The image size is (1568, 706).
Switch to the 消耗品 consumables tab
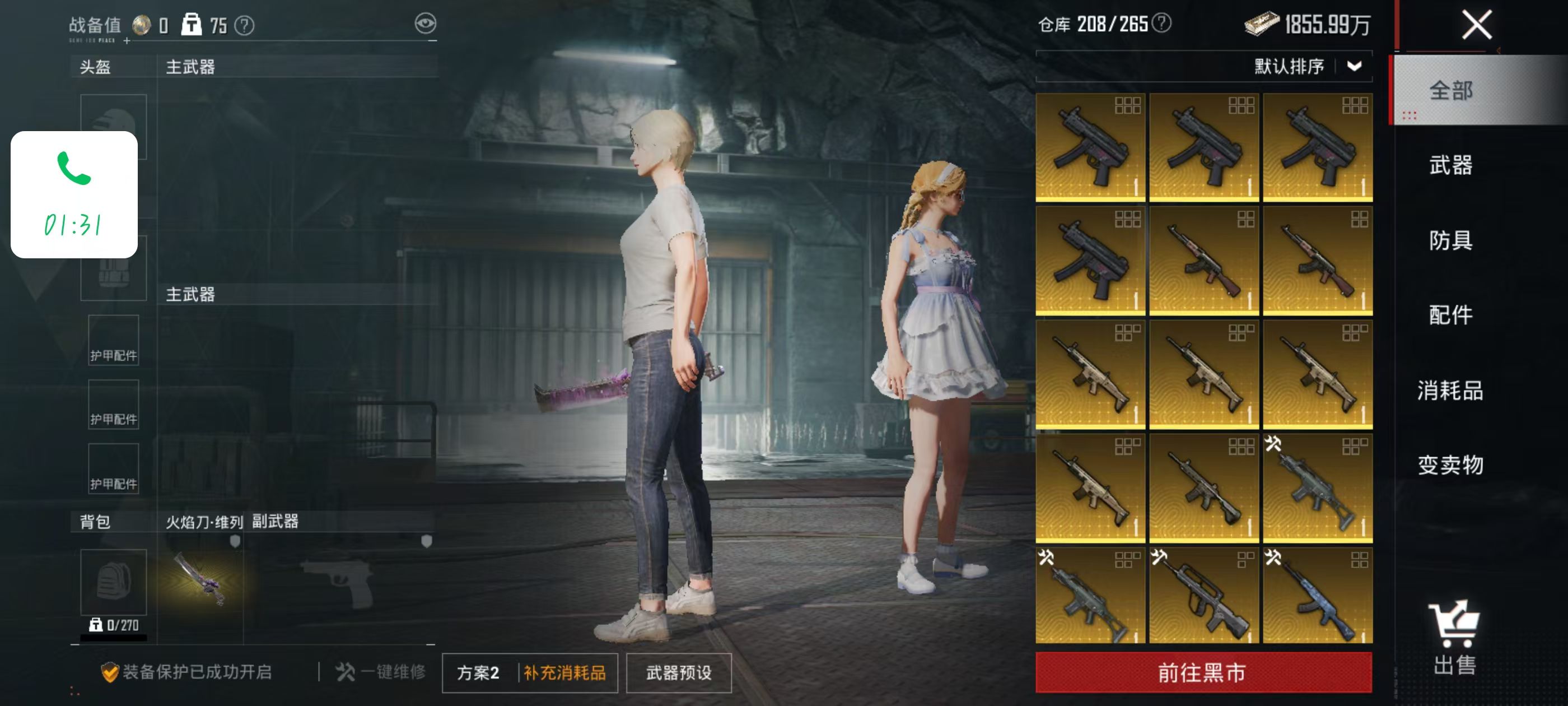[x=1450, y=391]
